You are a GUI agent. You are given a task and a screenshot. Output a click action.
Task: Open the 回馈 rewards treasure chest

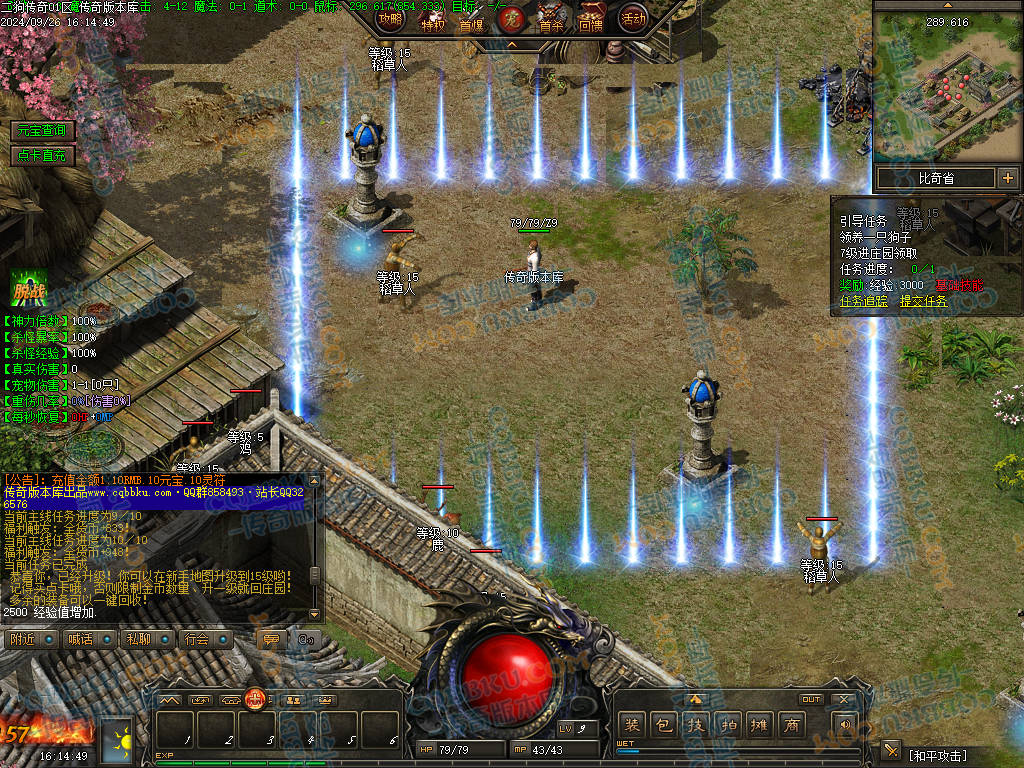592,18
